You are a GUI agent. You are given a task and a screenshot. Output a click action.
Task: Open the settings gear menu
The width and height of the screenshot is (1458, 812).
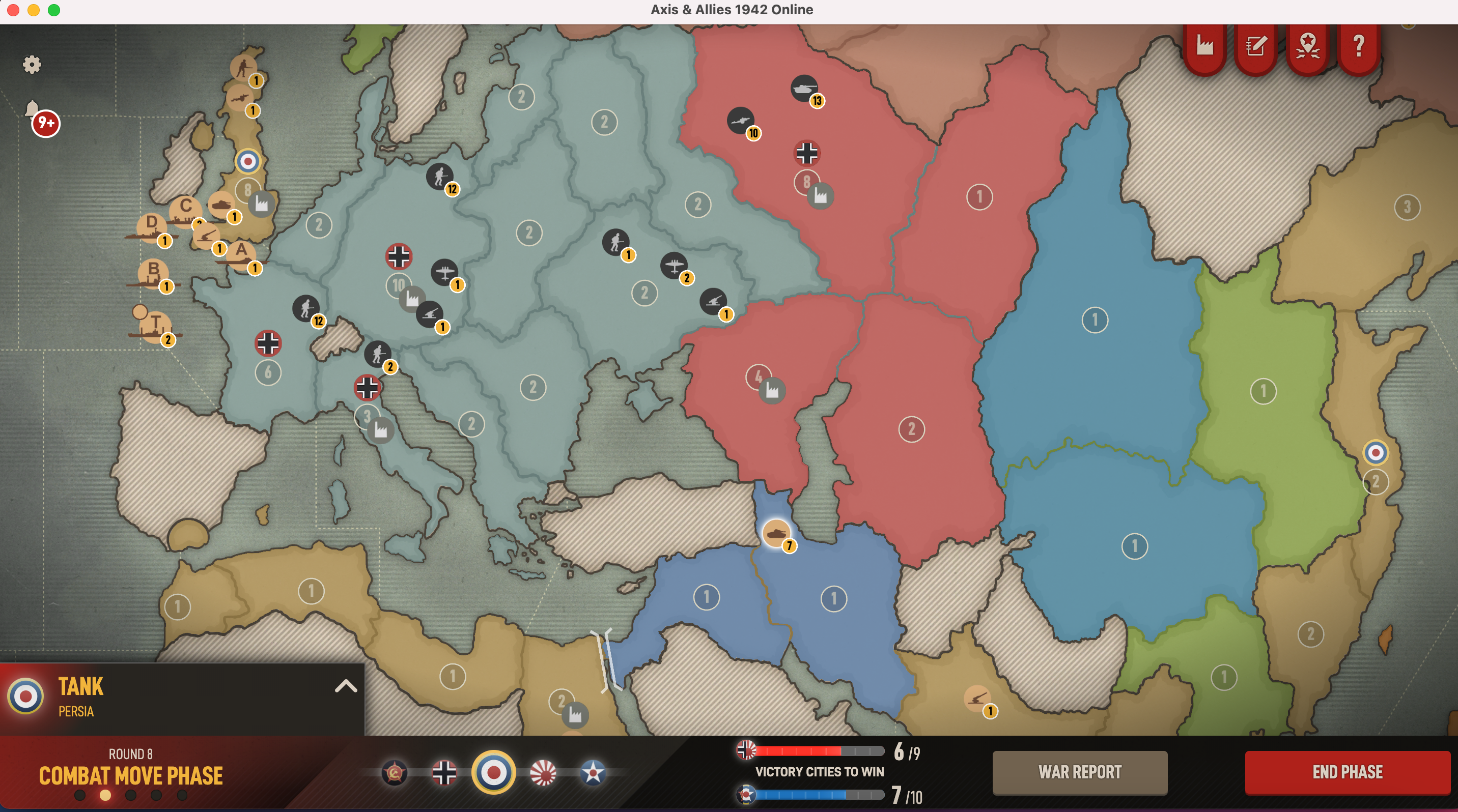pos(32,65)
